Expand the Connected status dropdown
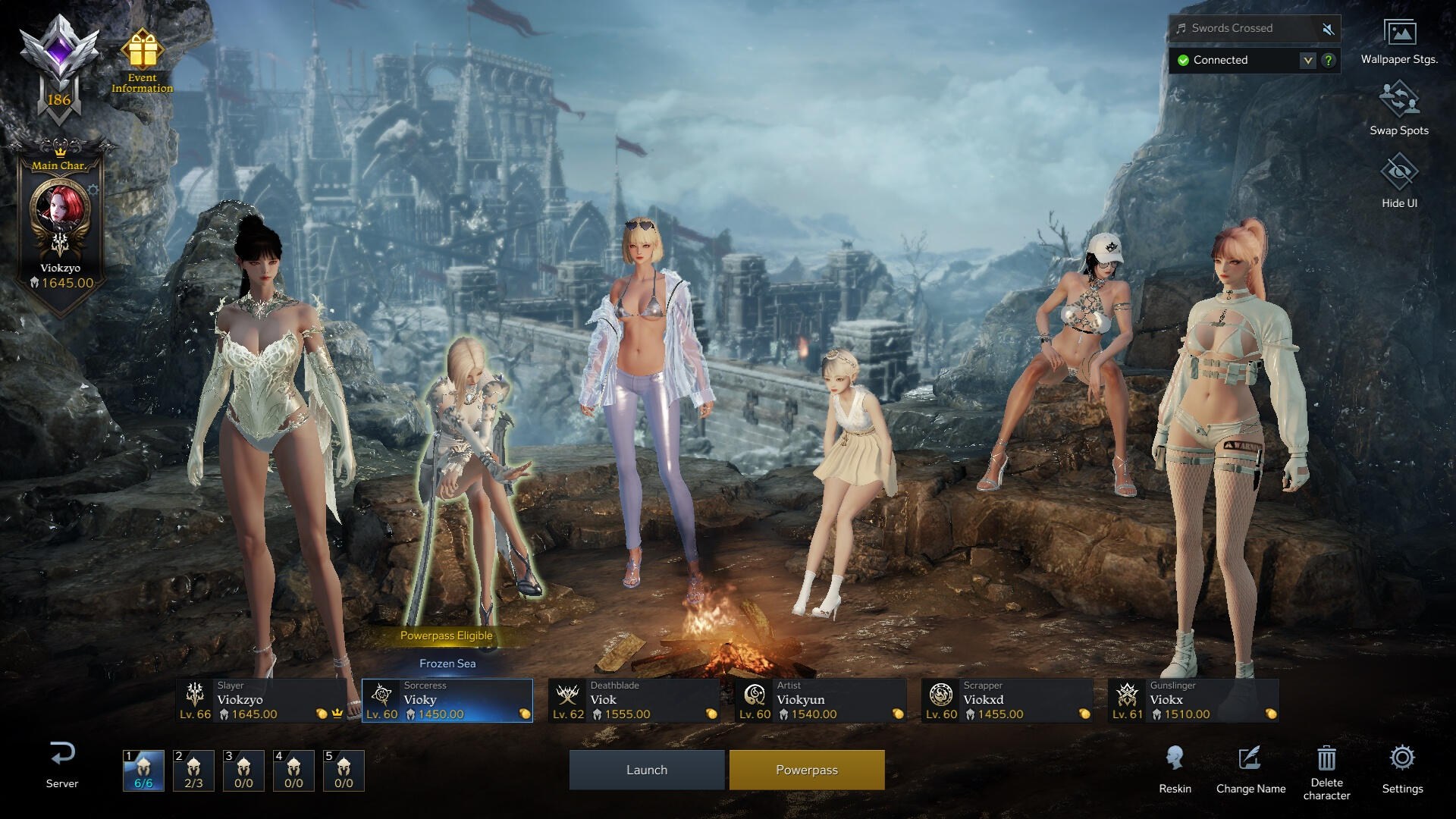 [x=1307, y=60]
